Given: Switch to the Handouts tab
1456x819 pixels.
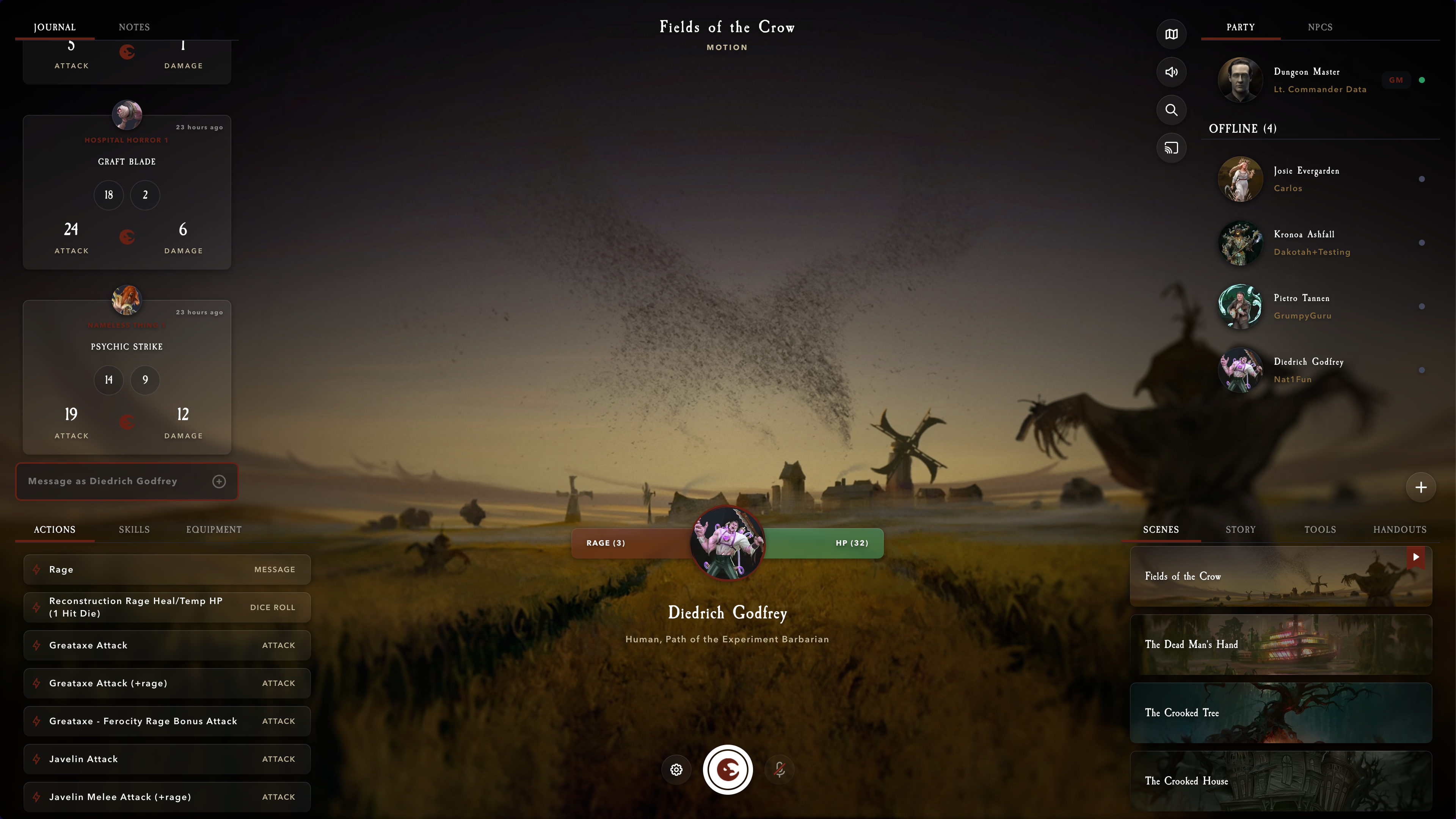Looking at the screenshot, I should pyautogui.click(x=1400, y=530).
